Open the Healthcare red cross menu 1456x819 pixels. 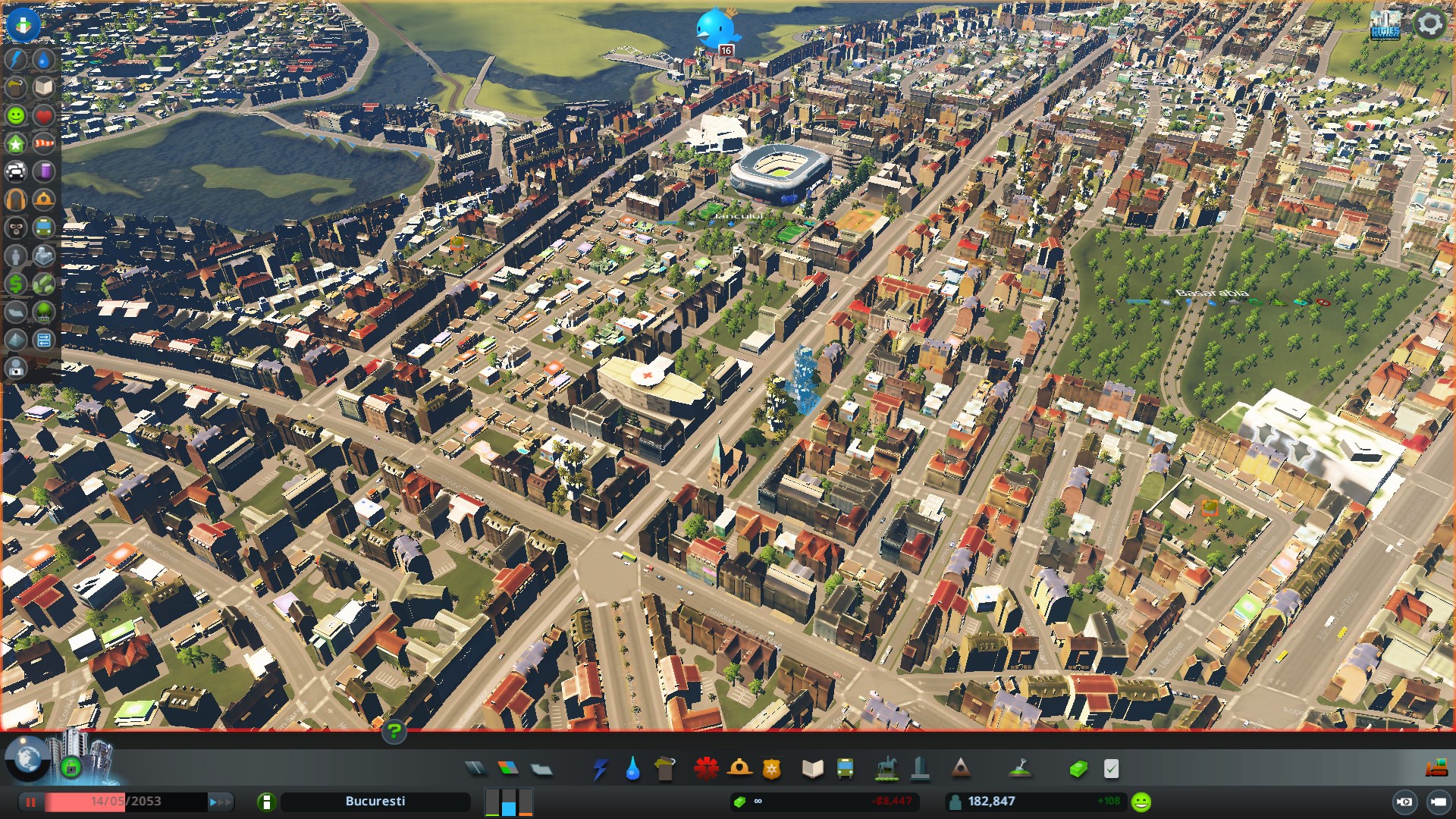click(706, 769)
